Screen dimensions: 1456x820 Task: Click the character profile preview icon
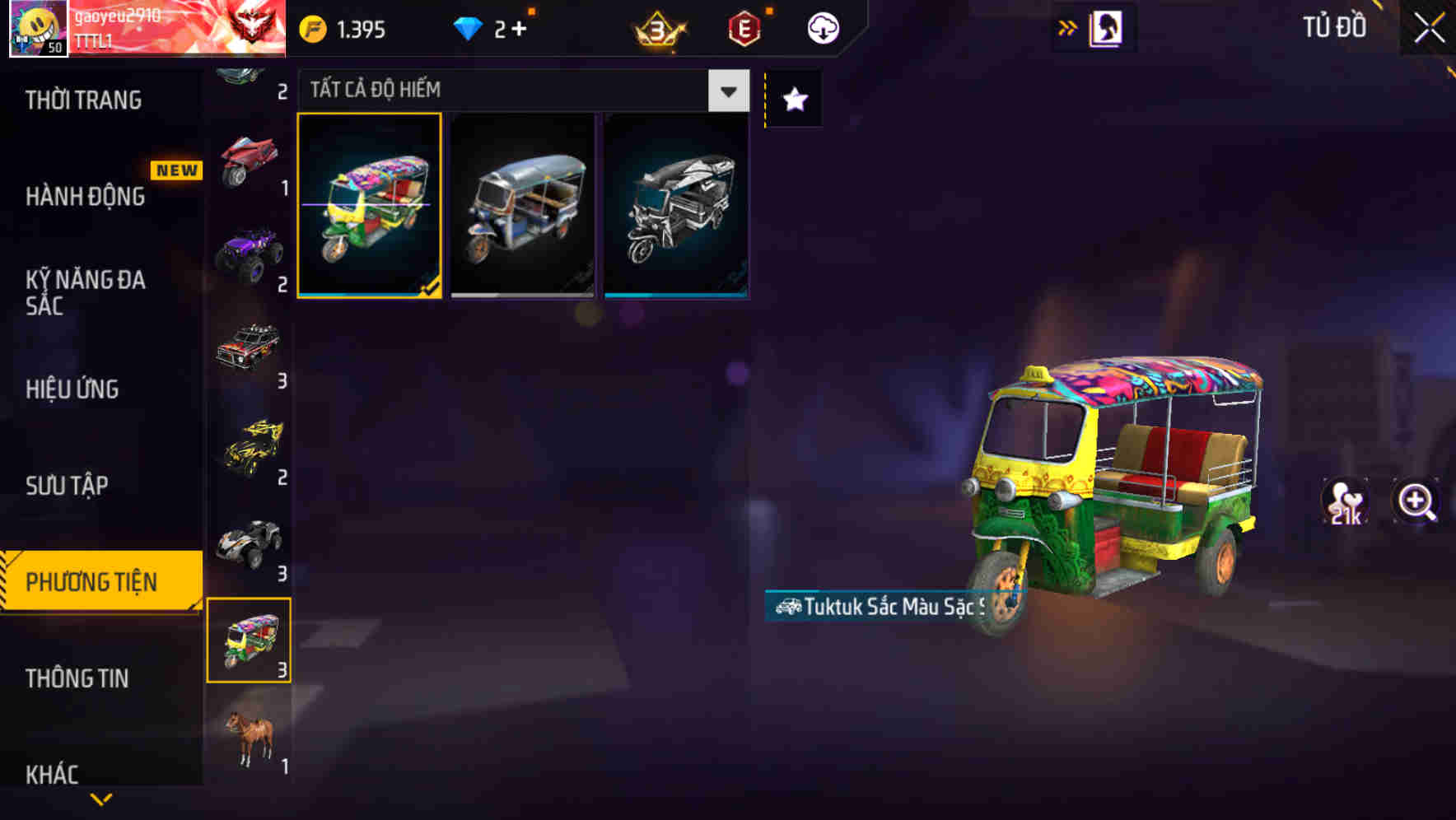coord(1104,27)
